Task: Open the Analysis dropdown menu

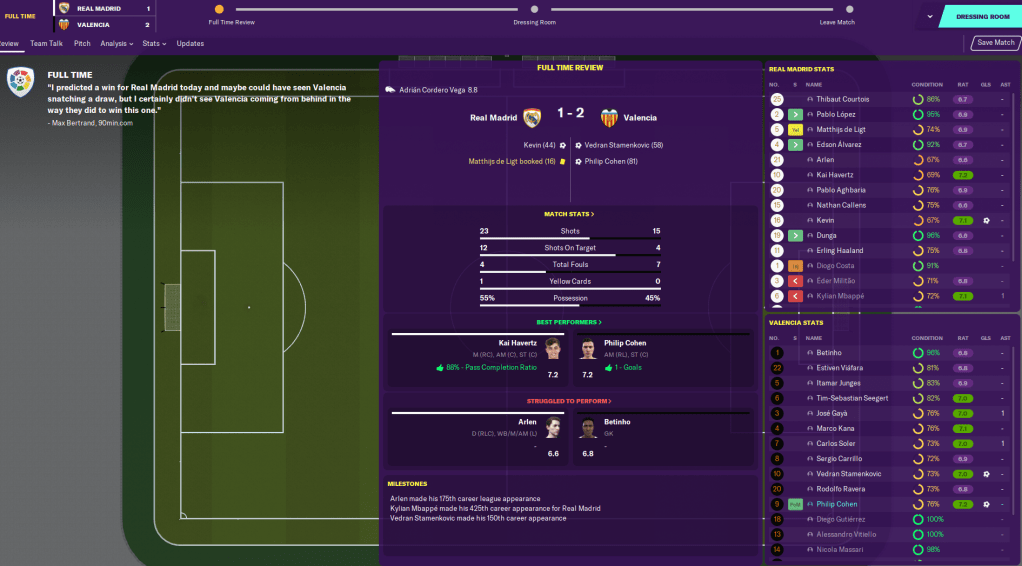Action: tap(116, 44)
